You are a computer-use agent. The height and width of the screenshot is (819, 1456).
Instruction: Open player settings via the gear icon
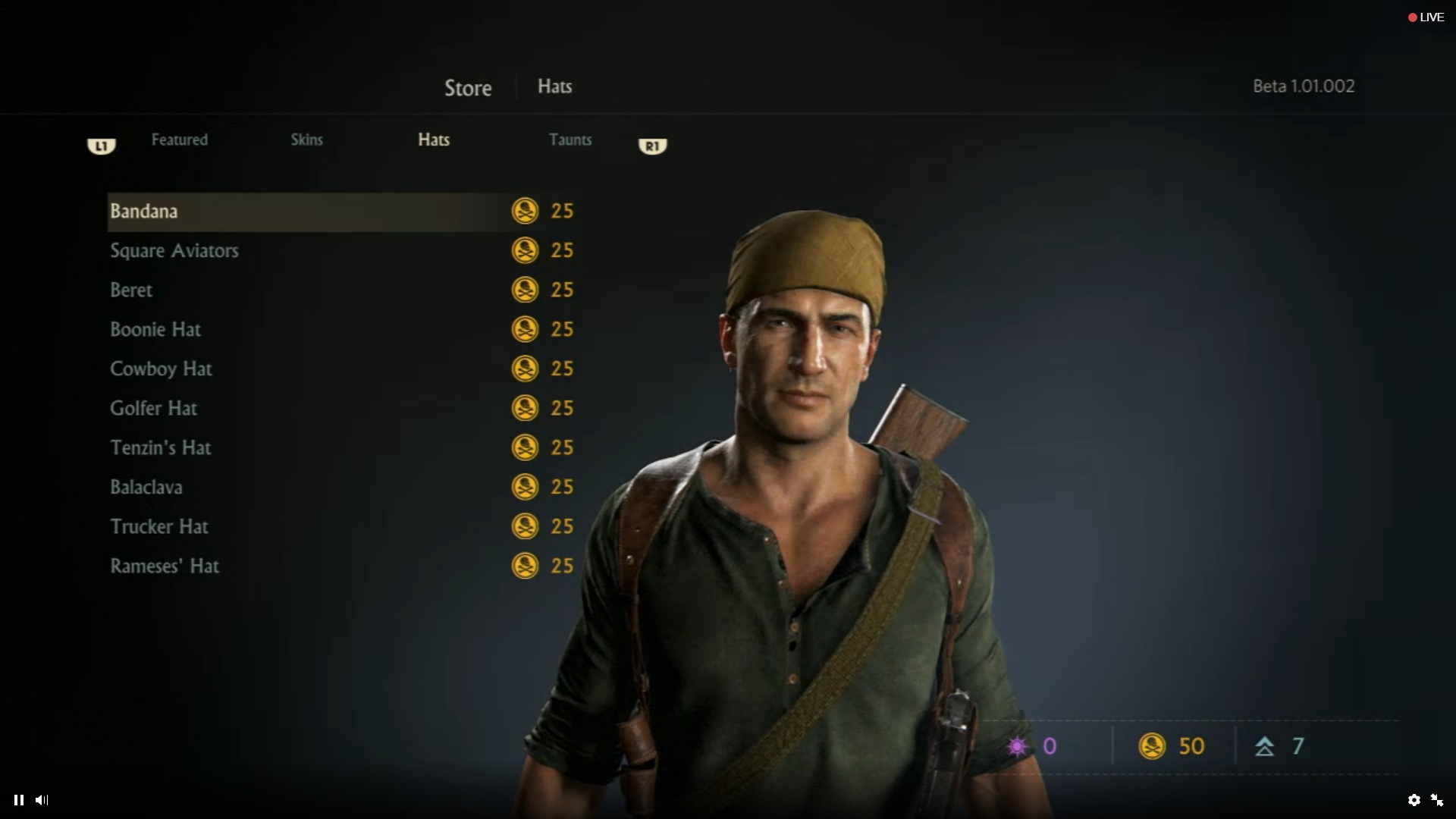point(1415,800)
